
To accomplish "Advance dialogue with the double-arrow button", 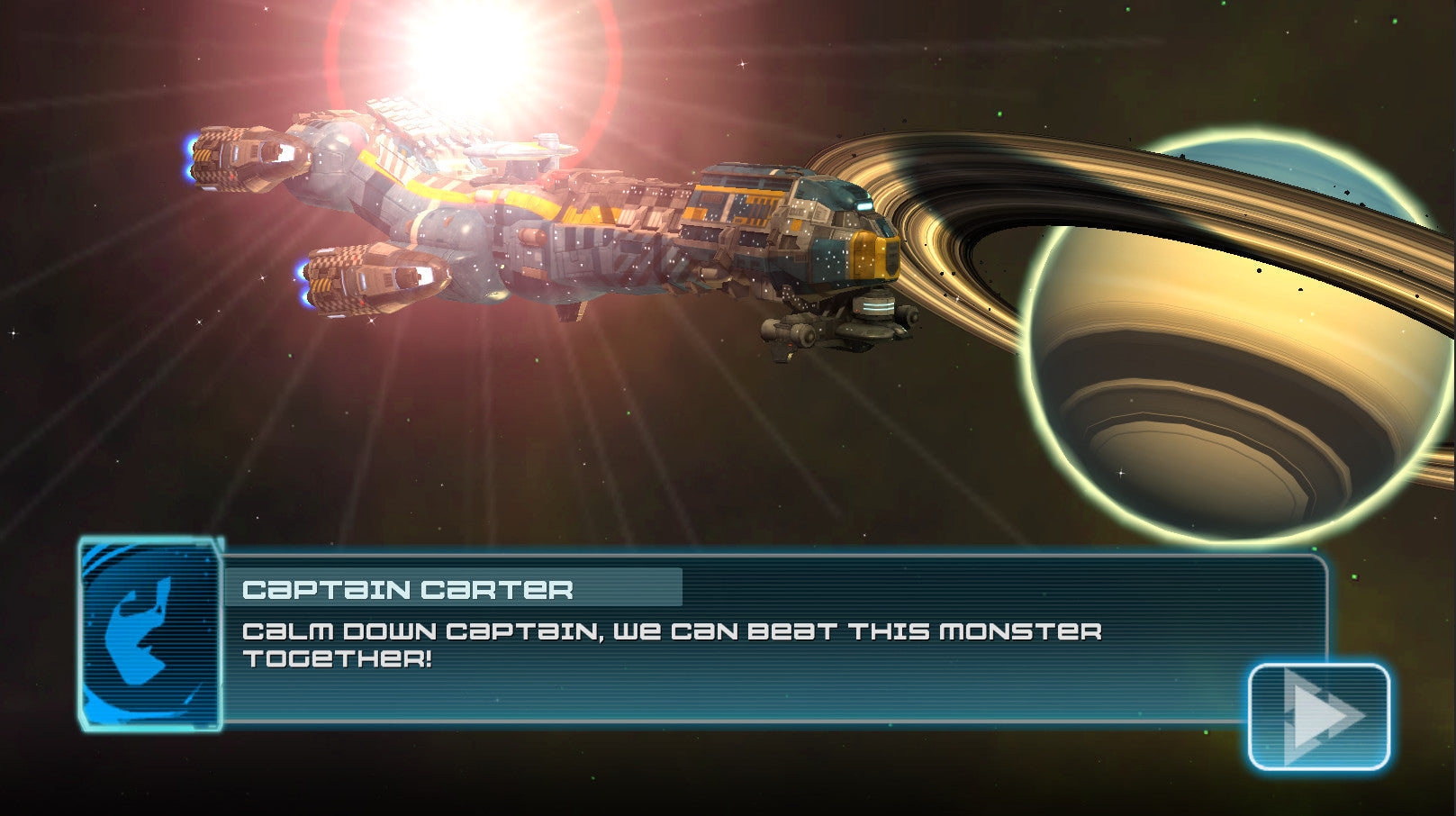I will [x=1319, y=716].
